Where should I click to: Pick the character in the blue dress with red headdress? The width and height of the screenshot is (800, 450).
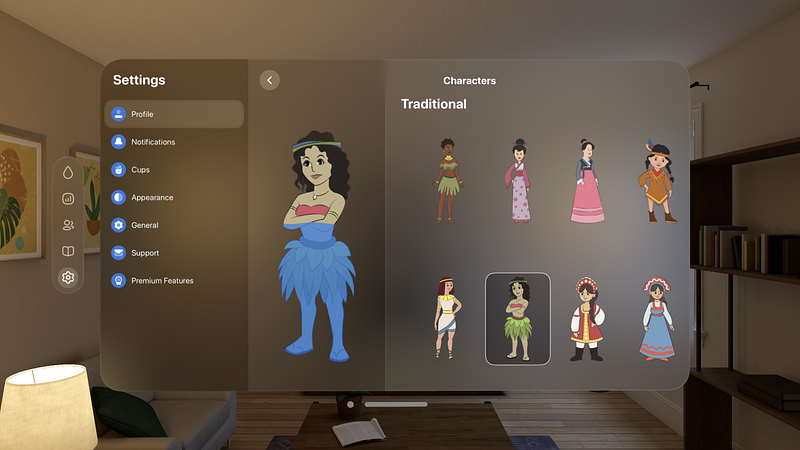pyautogui.click(x=656, y=319)
